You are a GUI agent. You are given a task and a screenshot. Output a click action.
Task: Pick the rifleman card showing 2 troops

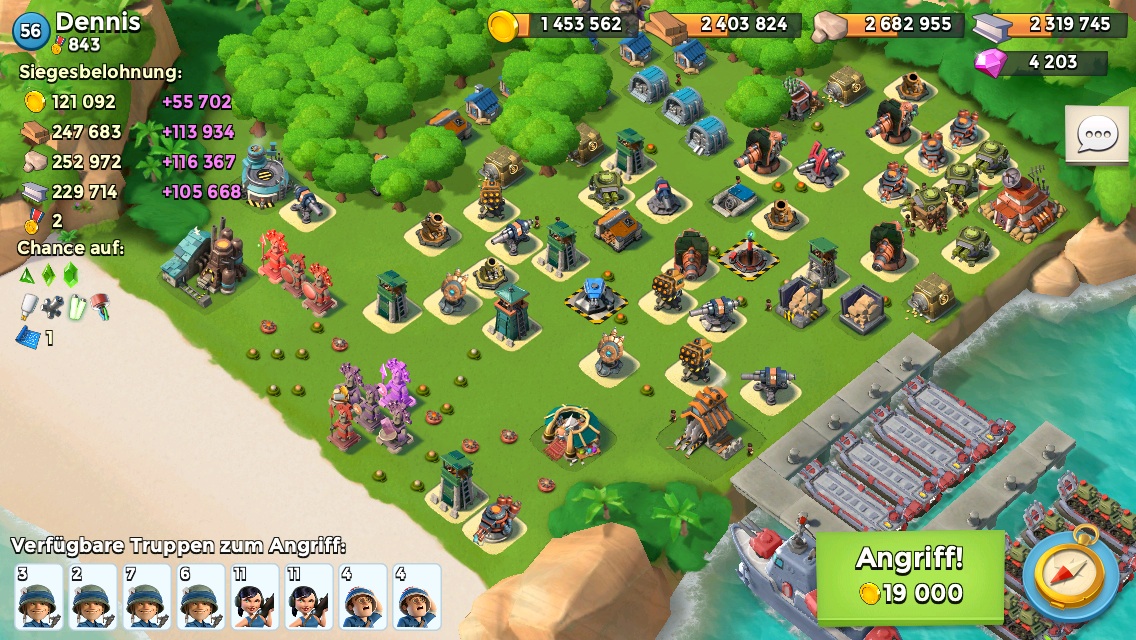[93, 597]
